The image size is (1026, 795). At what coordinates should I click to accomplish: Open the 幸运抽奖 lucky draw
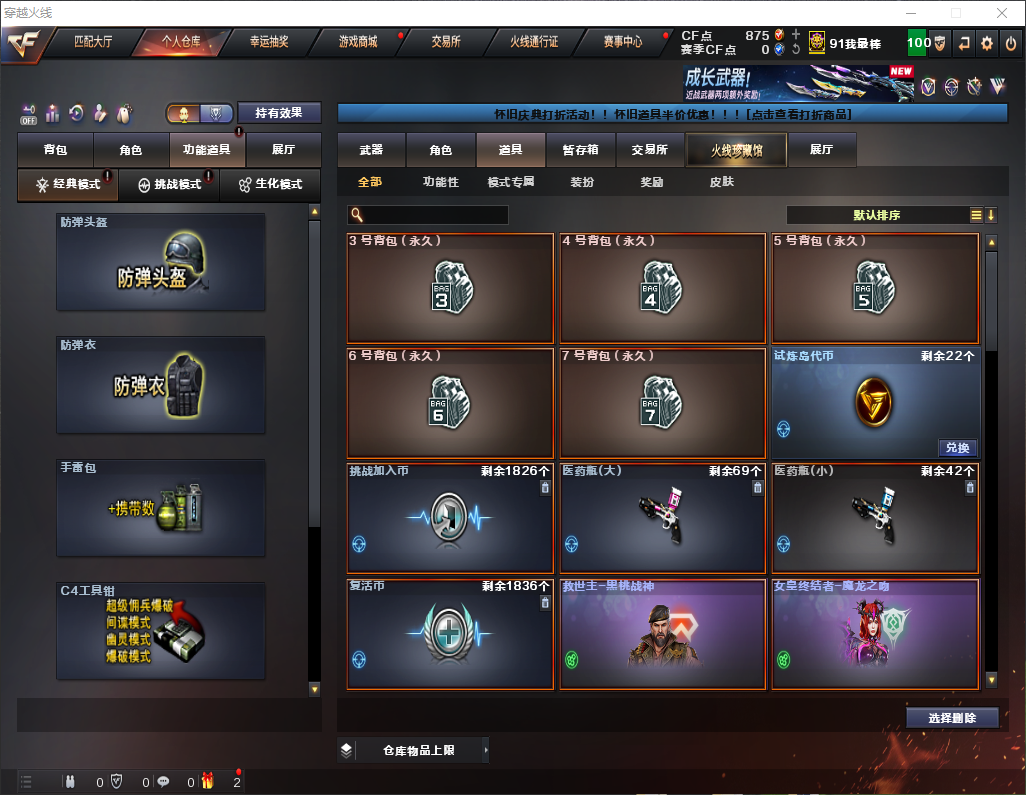269,42
